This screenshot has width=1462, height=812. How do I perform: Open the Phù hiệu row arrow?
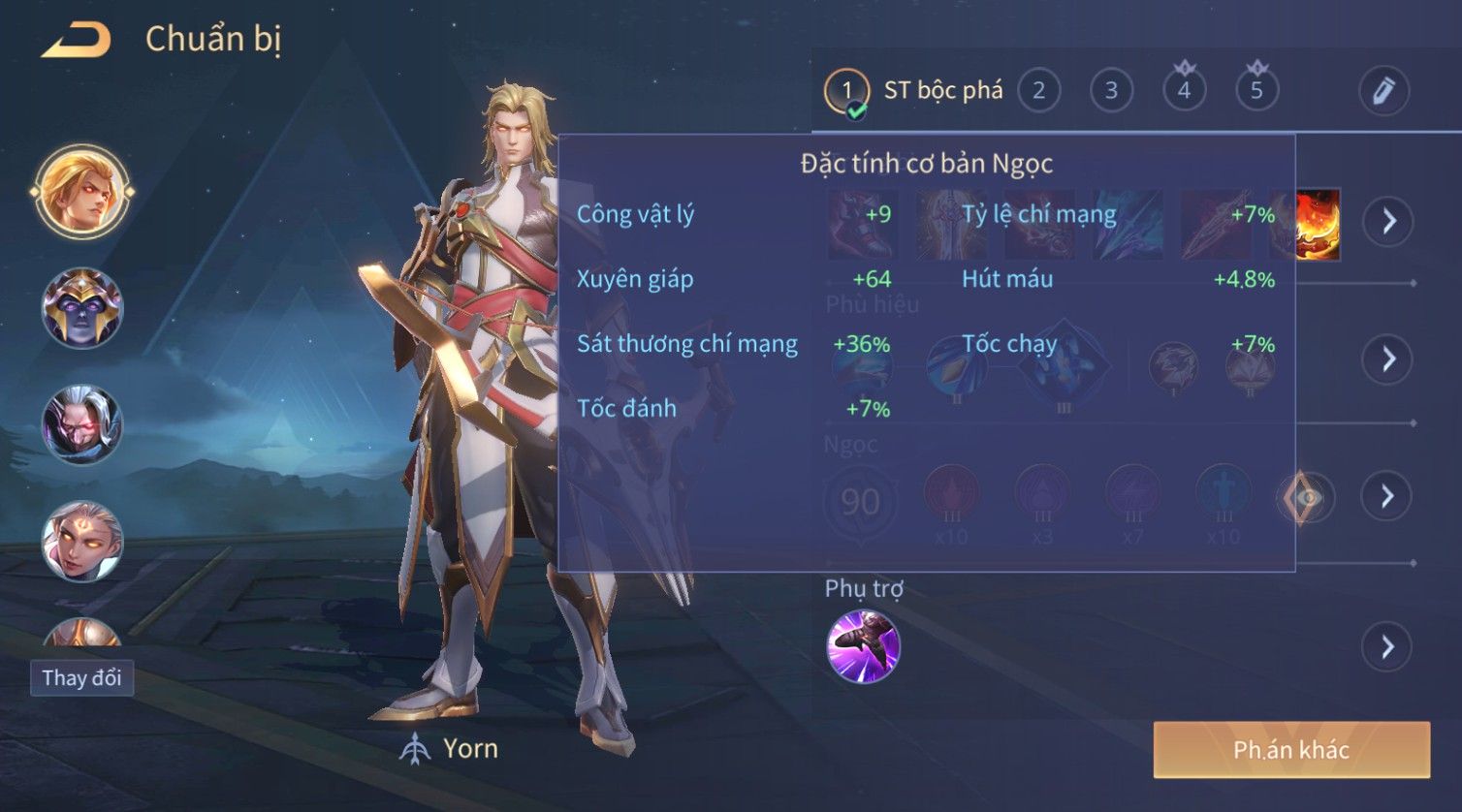[x=1388, y=359]
